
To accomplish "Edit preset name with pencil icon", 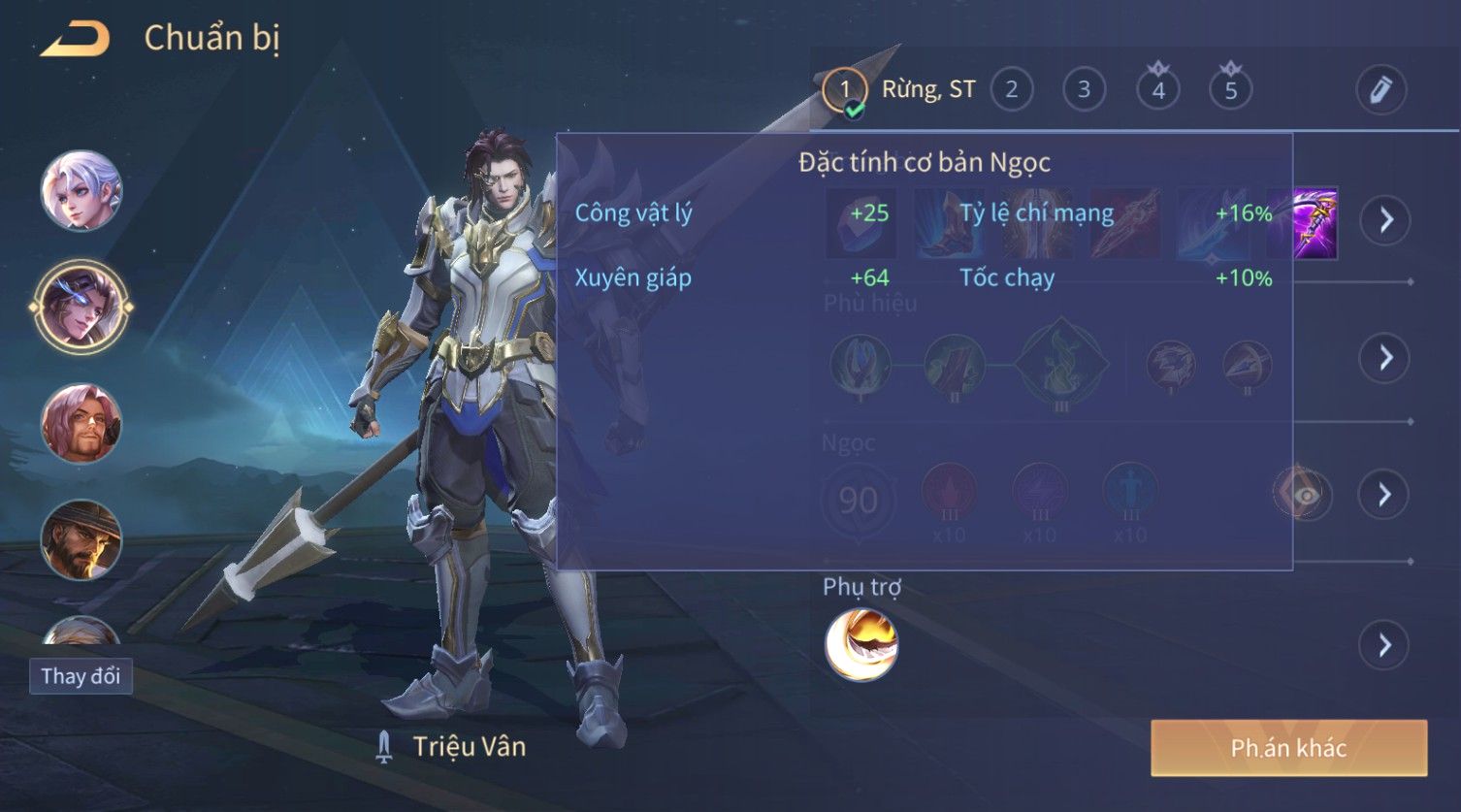I will (1380, 90).
